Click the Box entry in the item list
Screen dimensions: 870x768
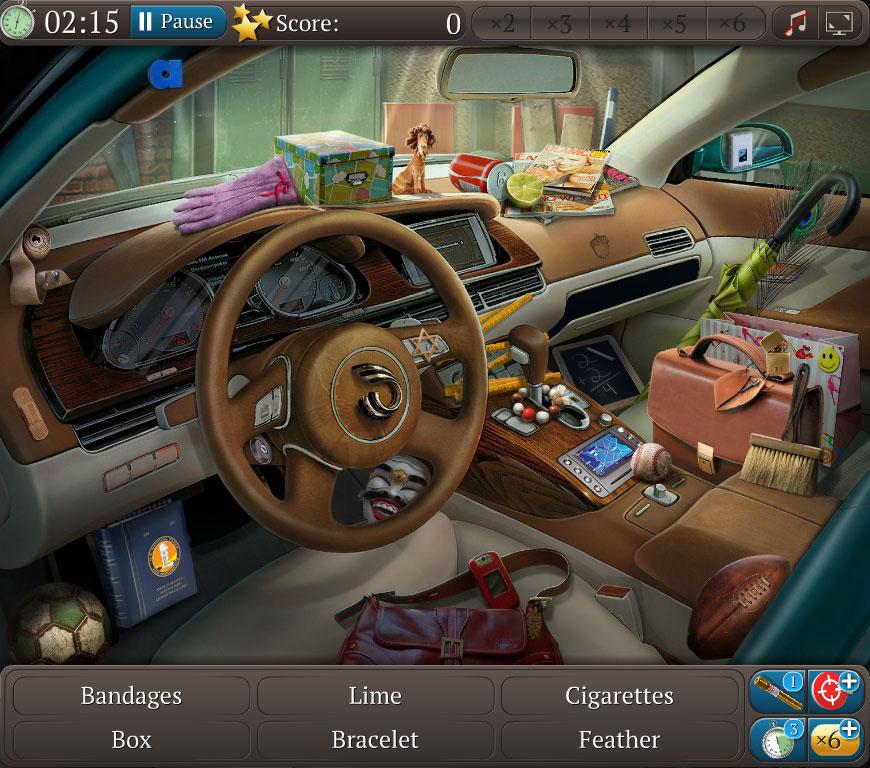pos(131,740)
